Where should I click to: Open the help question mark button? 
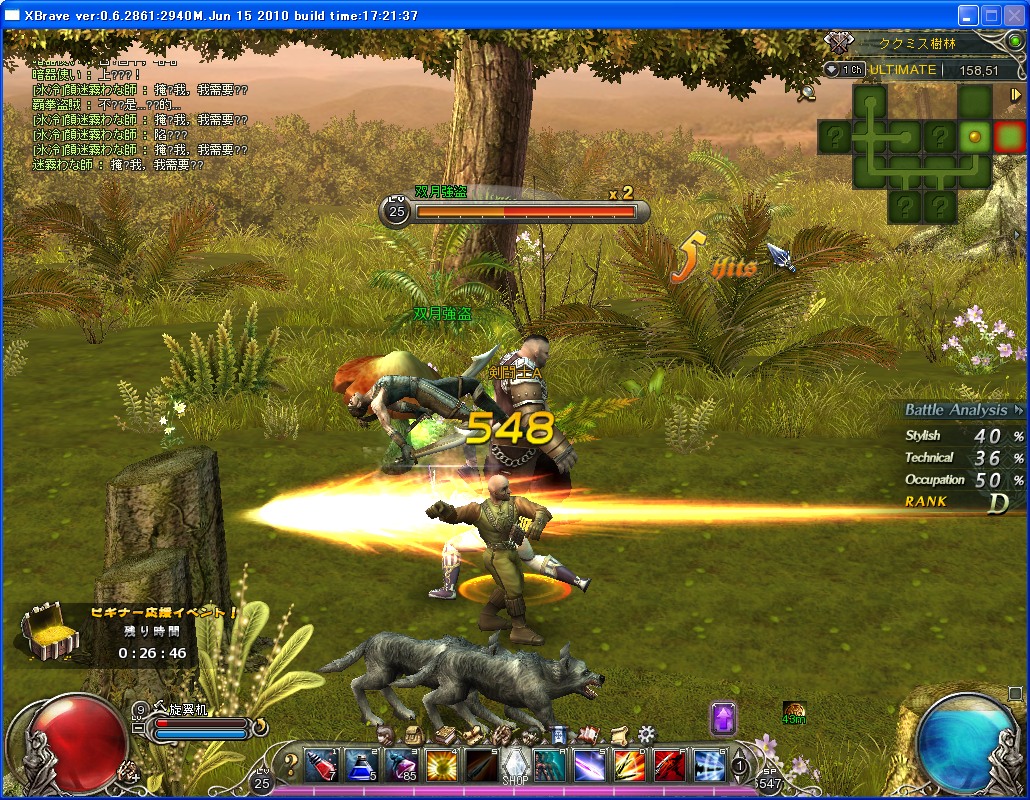pos(291,766)
